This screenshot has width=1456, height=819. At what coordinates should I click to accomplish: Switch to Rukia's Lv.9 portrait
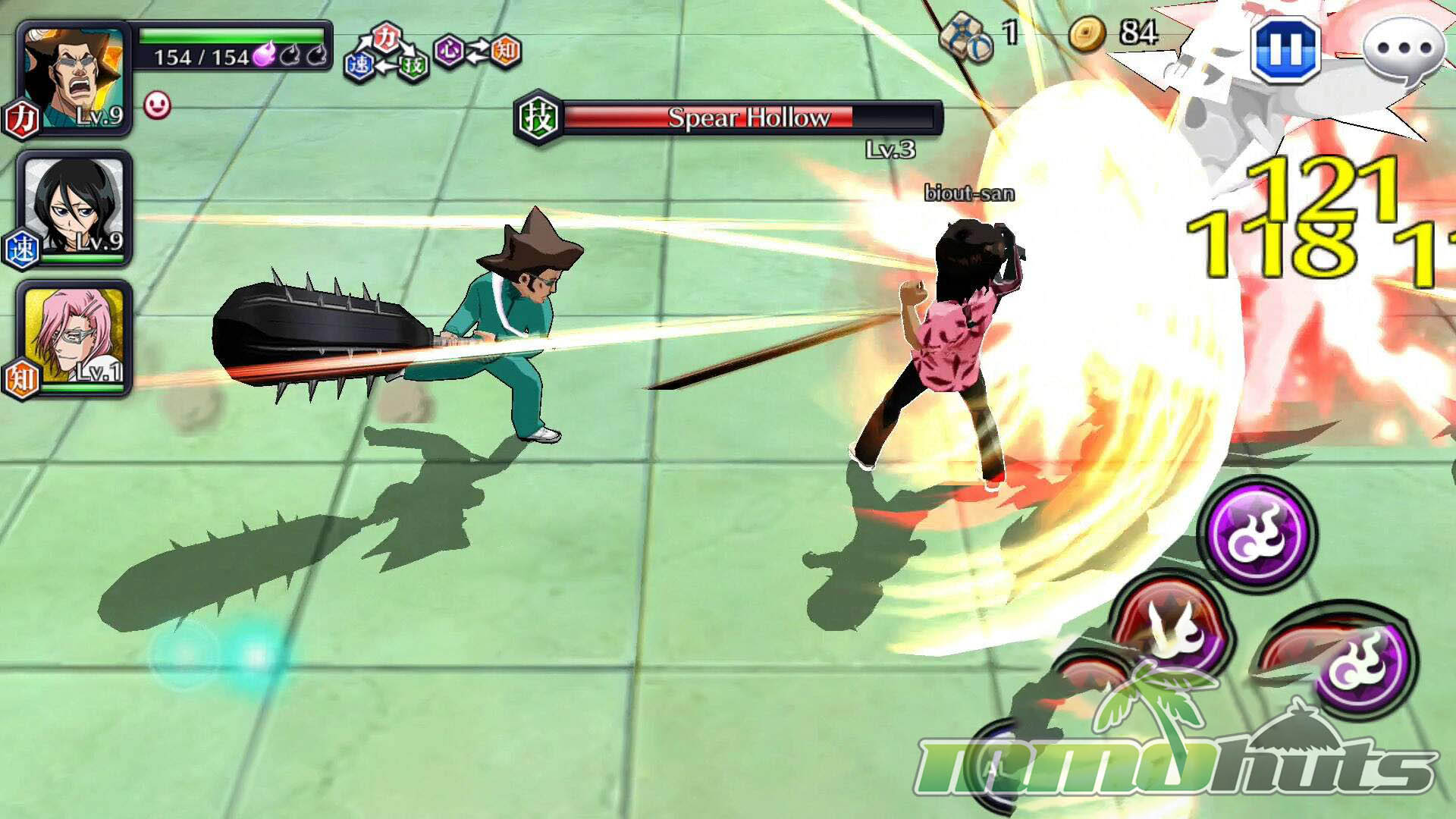(74, 207)
